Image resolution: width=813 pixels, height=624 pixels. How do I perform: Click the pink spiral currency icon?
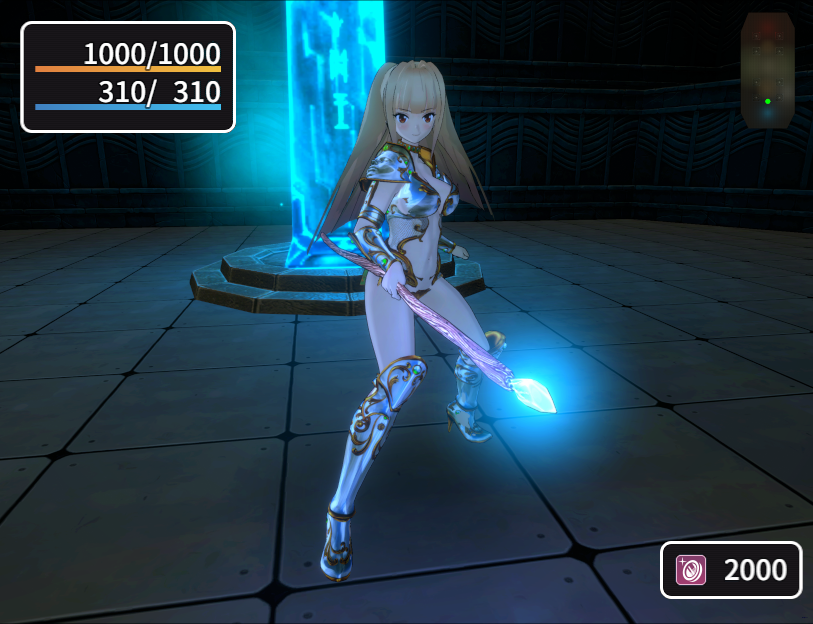point(691,570)
